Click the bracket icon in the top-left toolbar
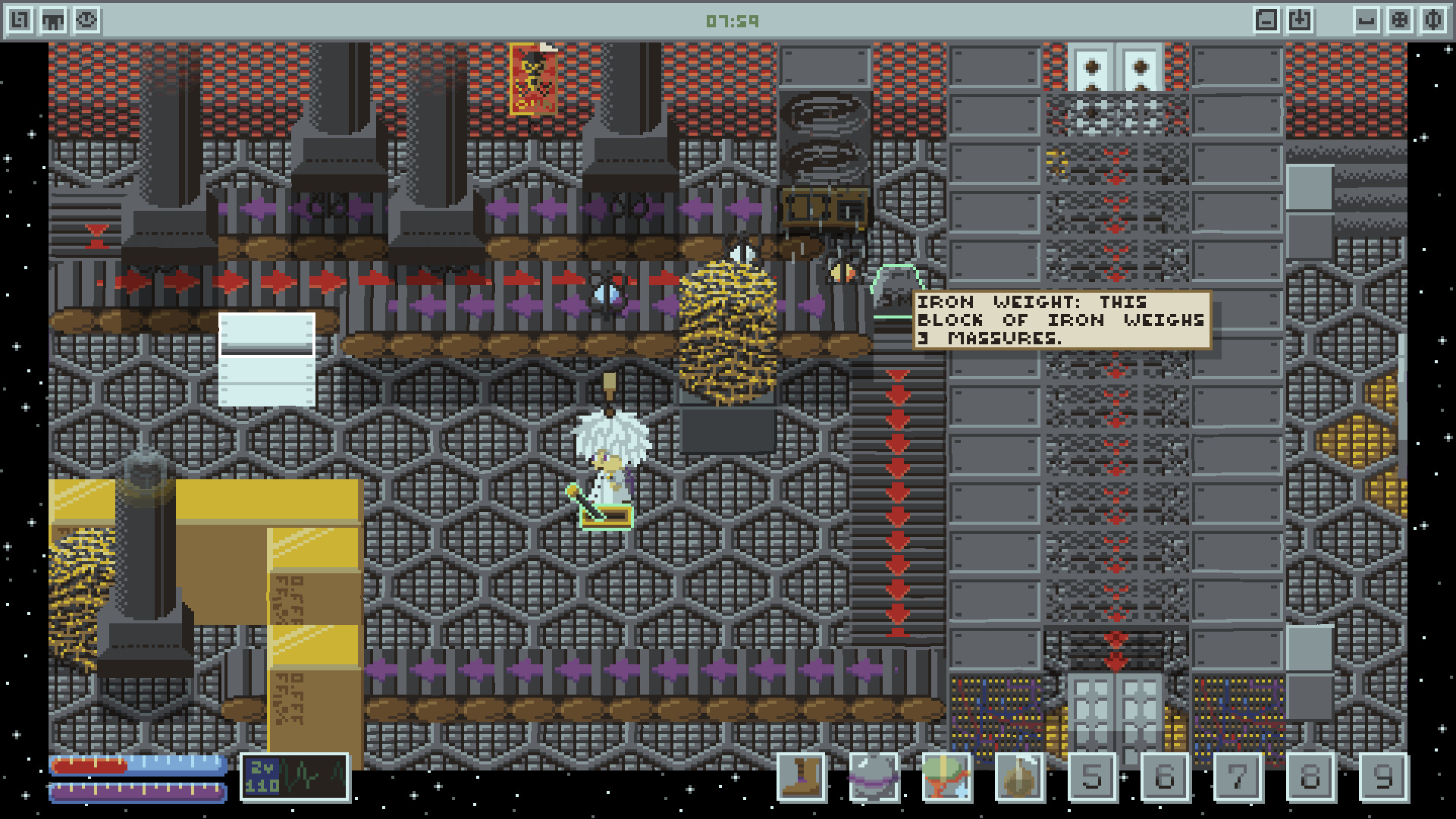The height and width of the screenshot is (819, 1456). [20, 19]
